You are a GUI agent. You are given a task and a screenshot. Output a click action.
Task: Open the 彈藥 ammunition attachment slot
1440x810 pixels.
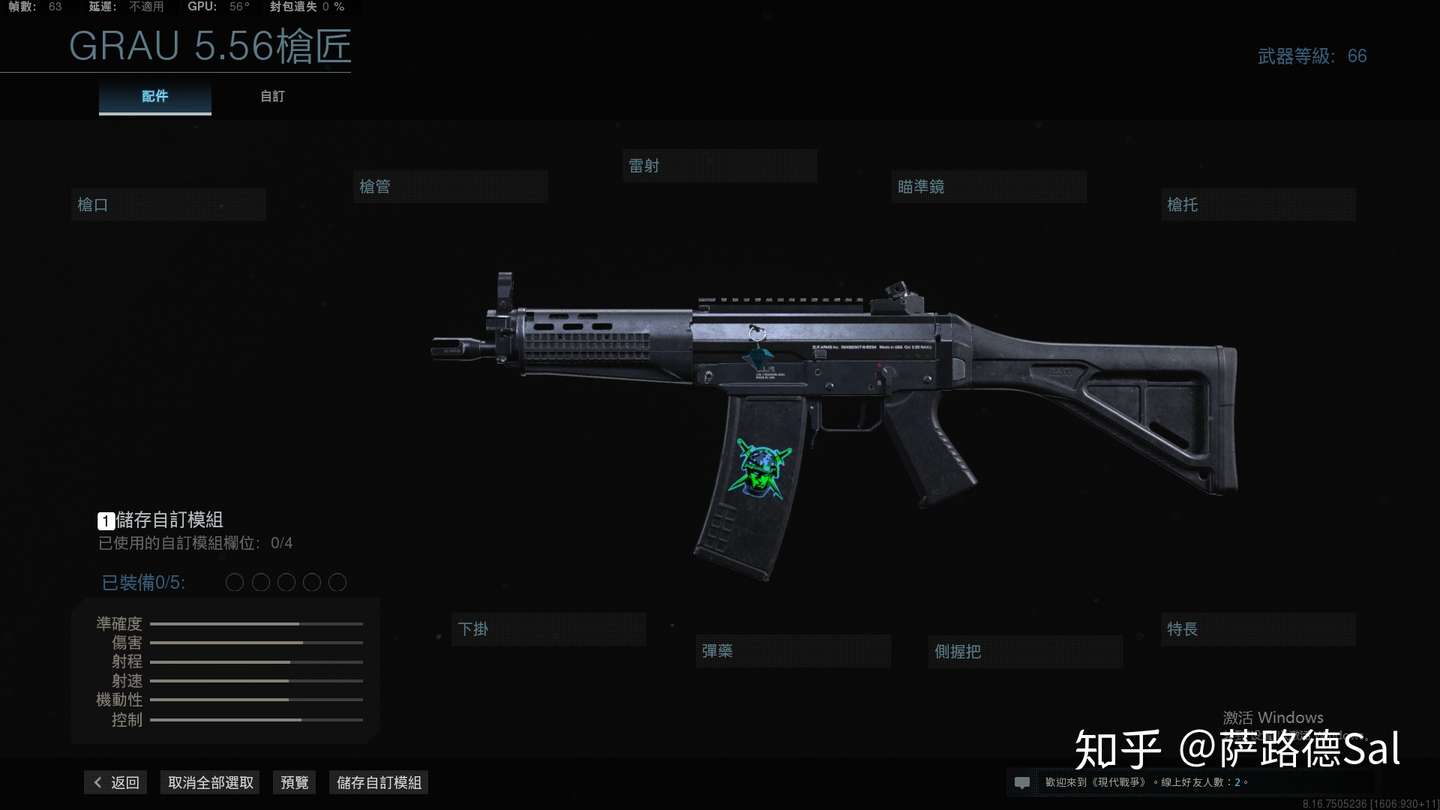tap(793, 650)
